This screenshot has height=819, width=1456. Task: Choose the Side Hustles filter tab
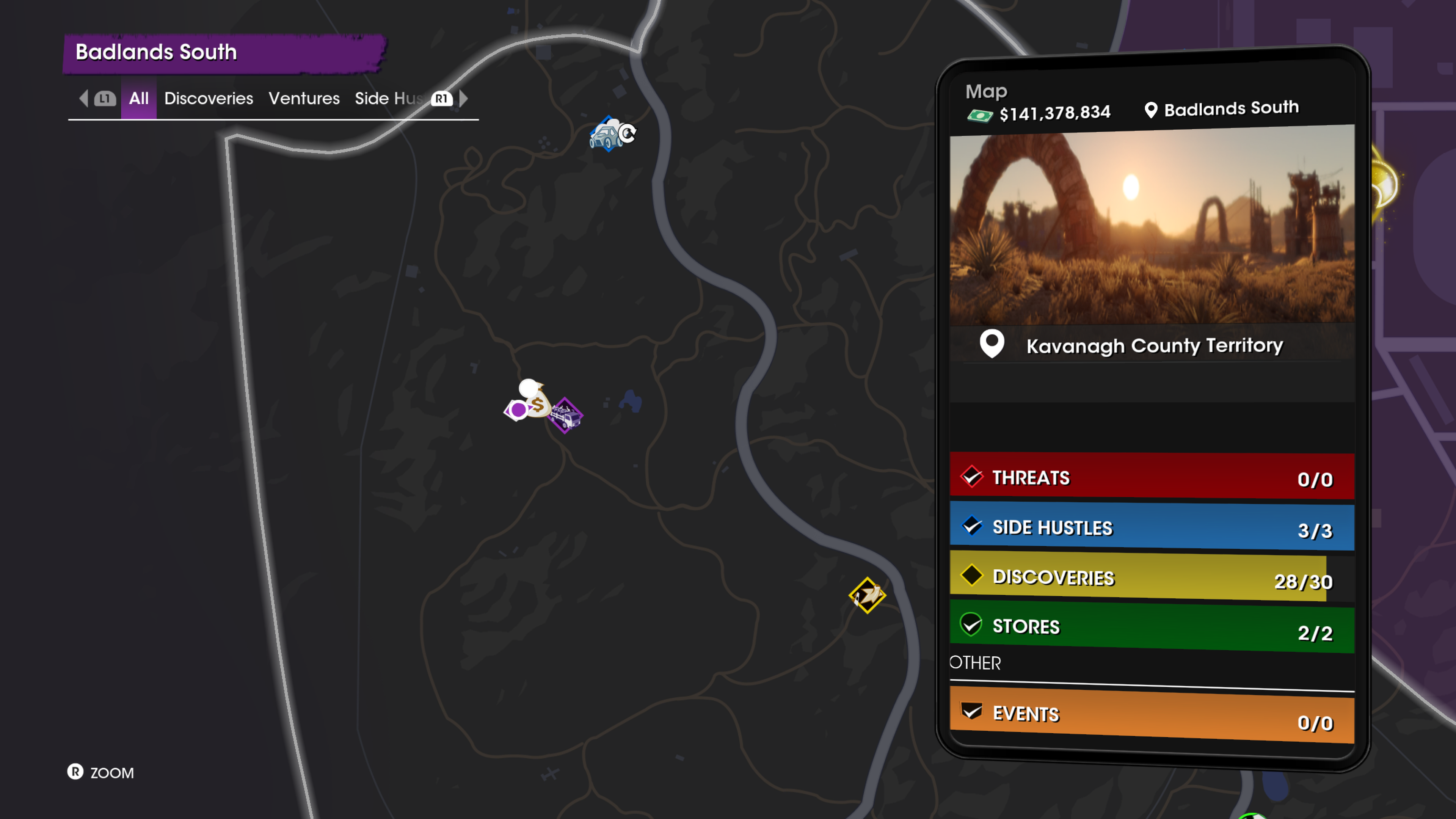click(389, 98)
